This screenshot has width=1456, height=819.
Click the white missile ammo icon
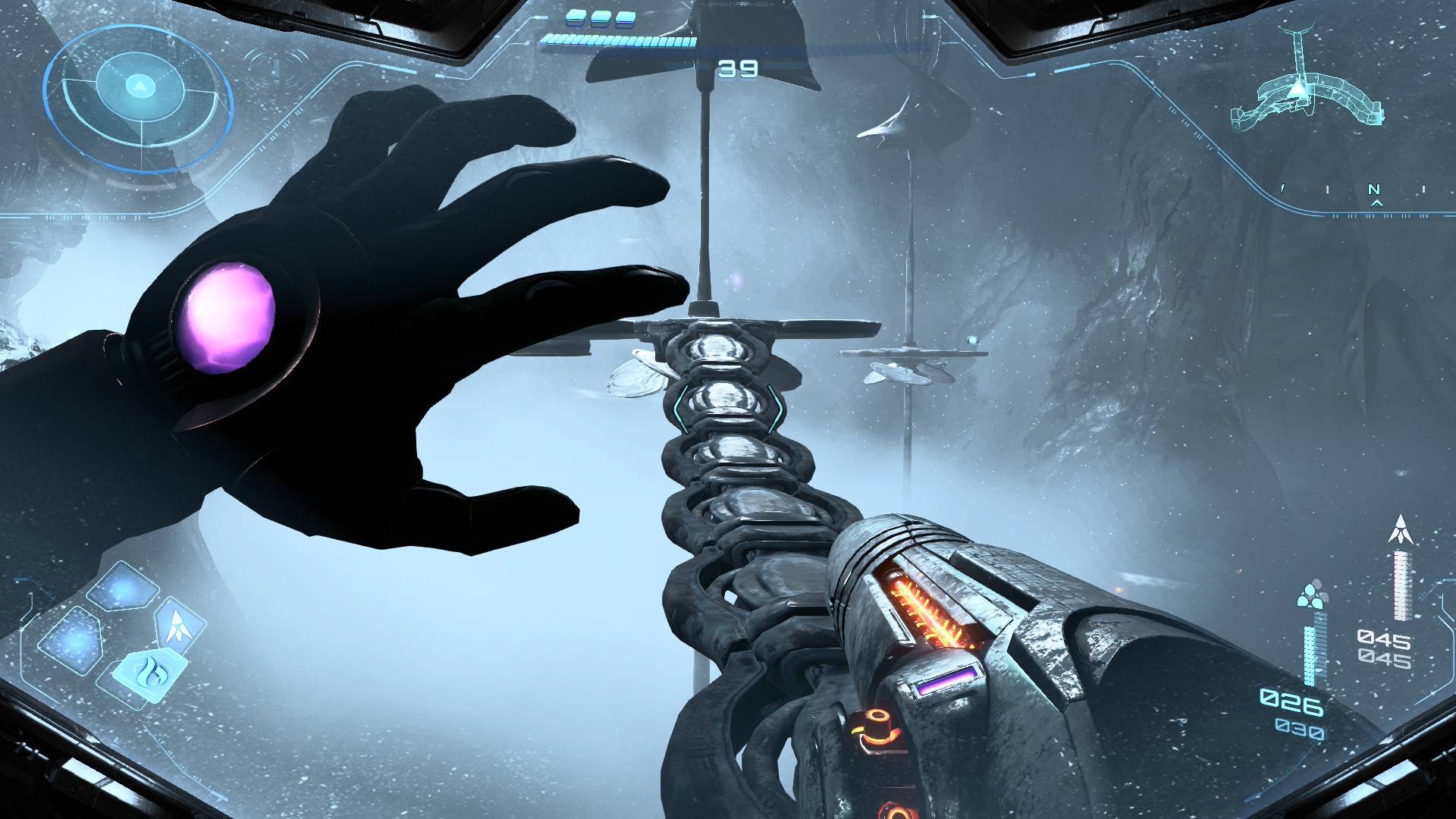pos(1400,529)
